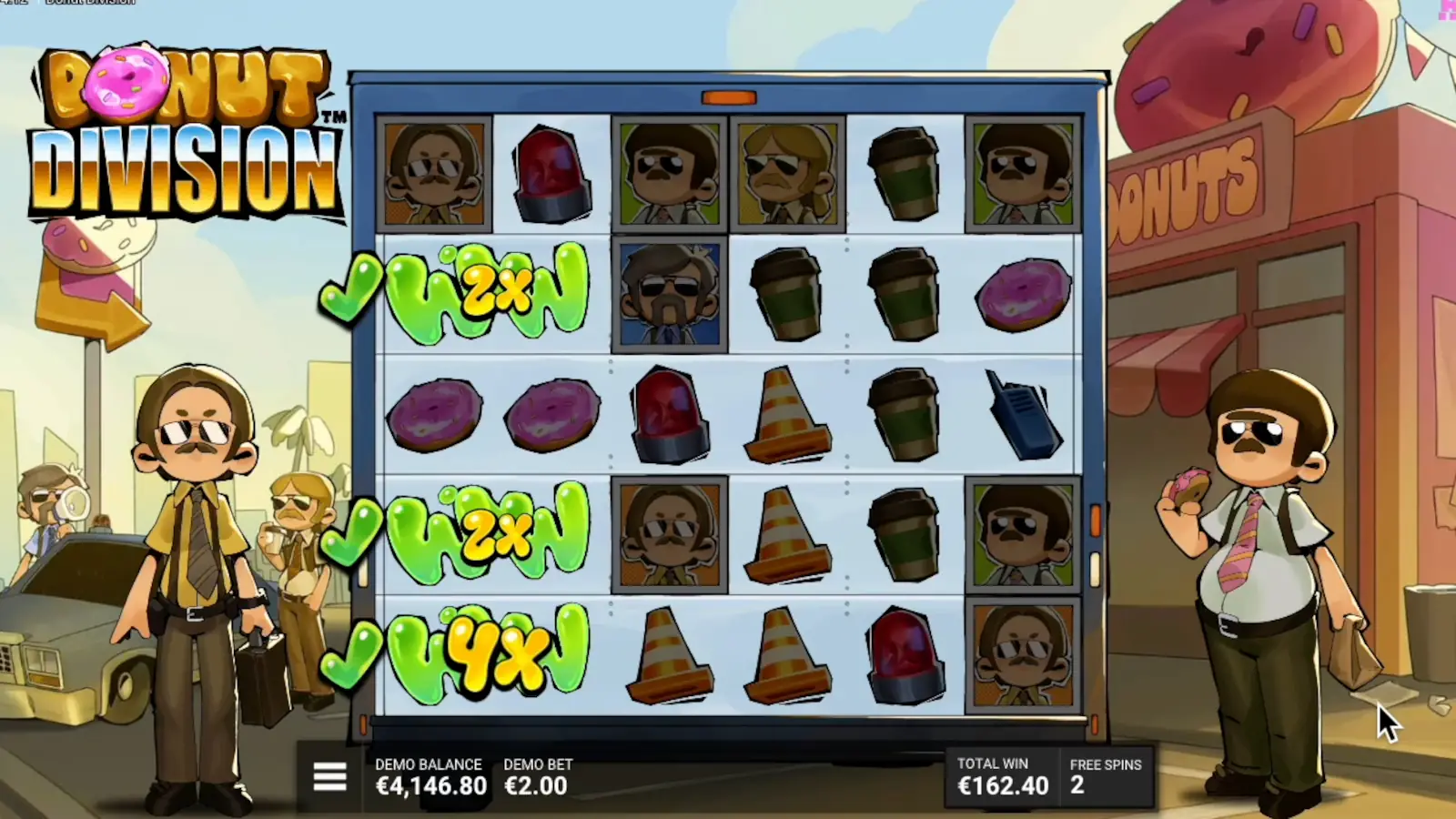Expand the Demo Bet amount selector
Screen dimensions: 1456x819
pyautogui.click(x=535, y=784)
